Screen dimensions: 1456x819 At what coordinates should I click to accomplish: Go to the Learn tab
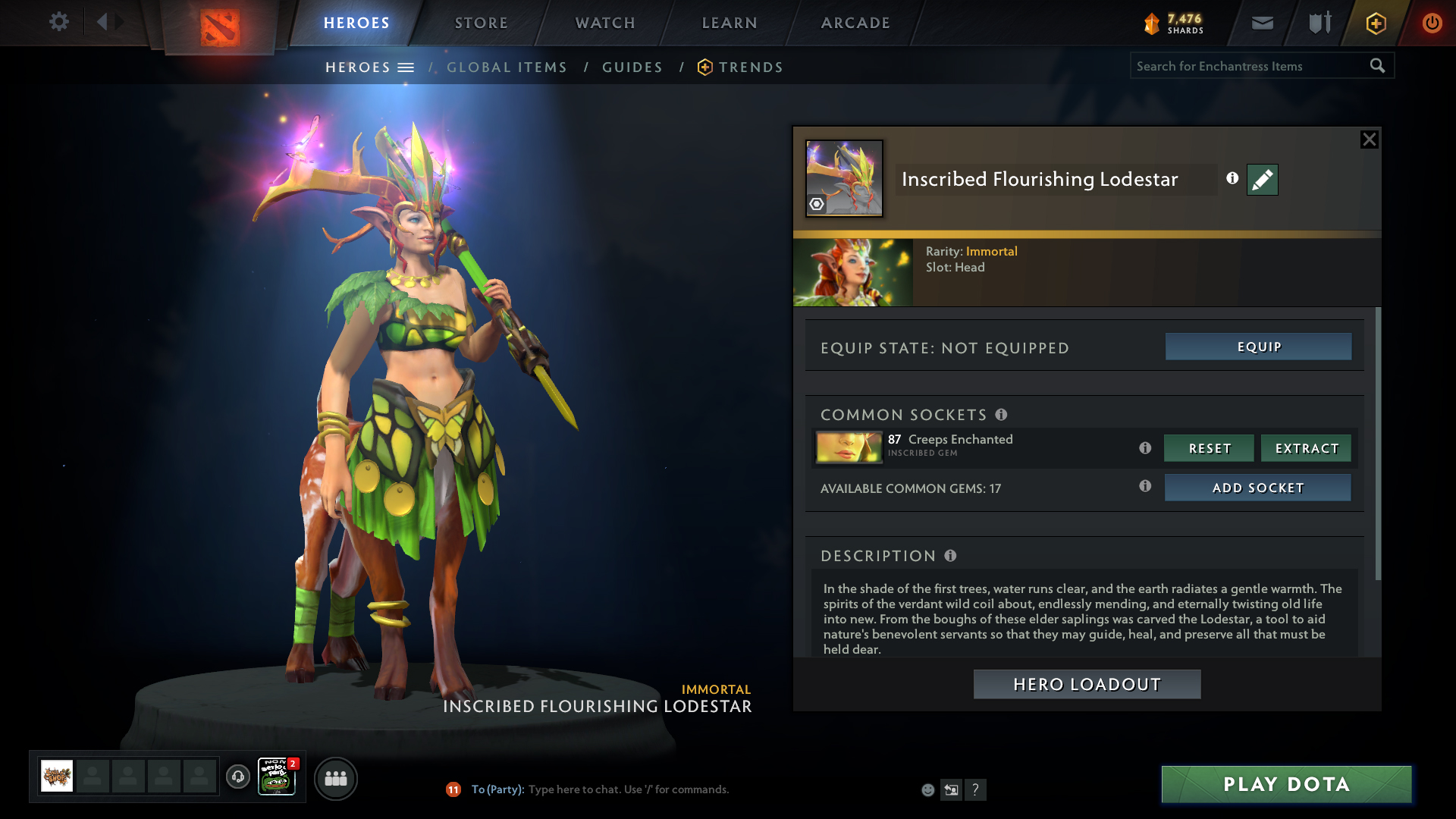coord(730,23)
